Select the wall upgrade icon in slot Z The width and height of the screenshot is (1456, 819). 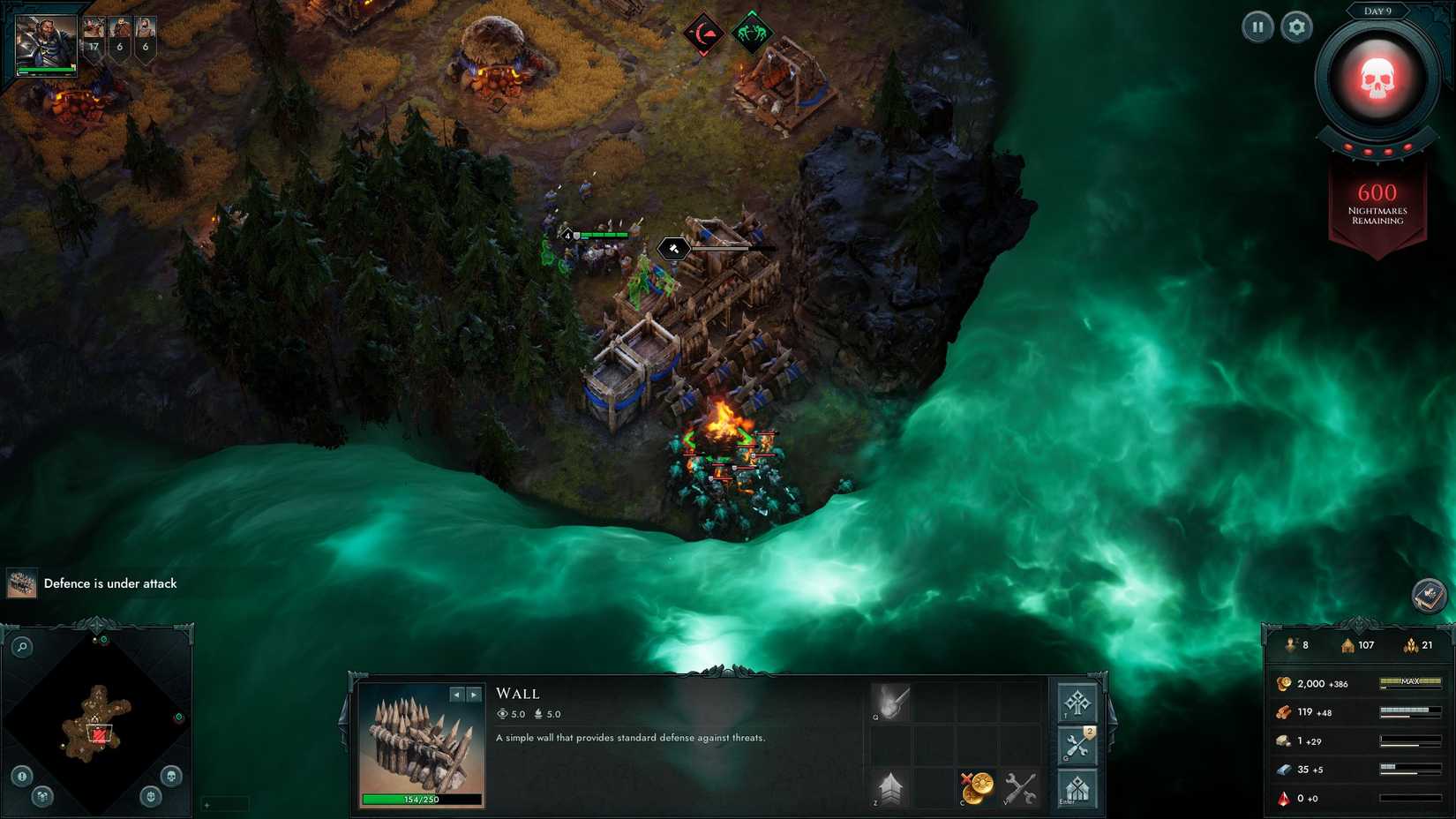pyautogui.click(x=889, y=788)
